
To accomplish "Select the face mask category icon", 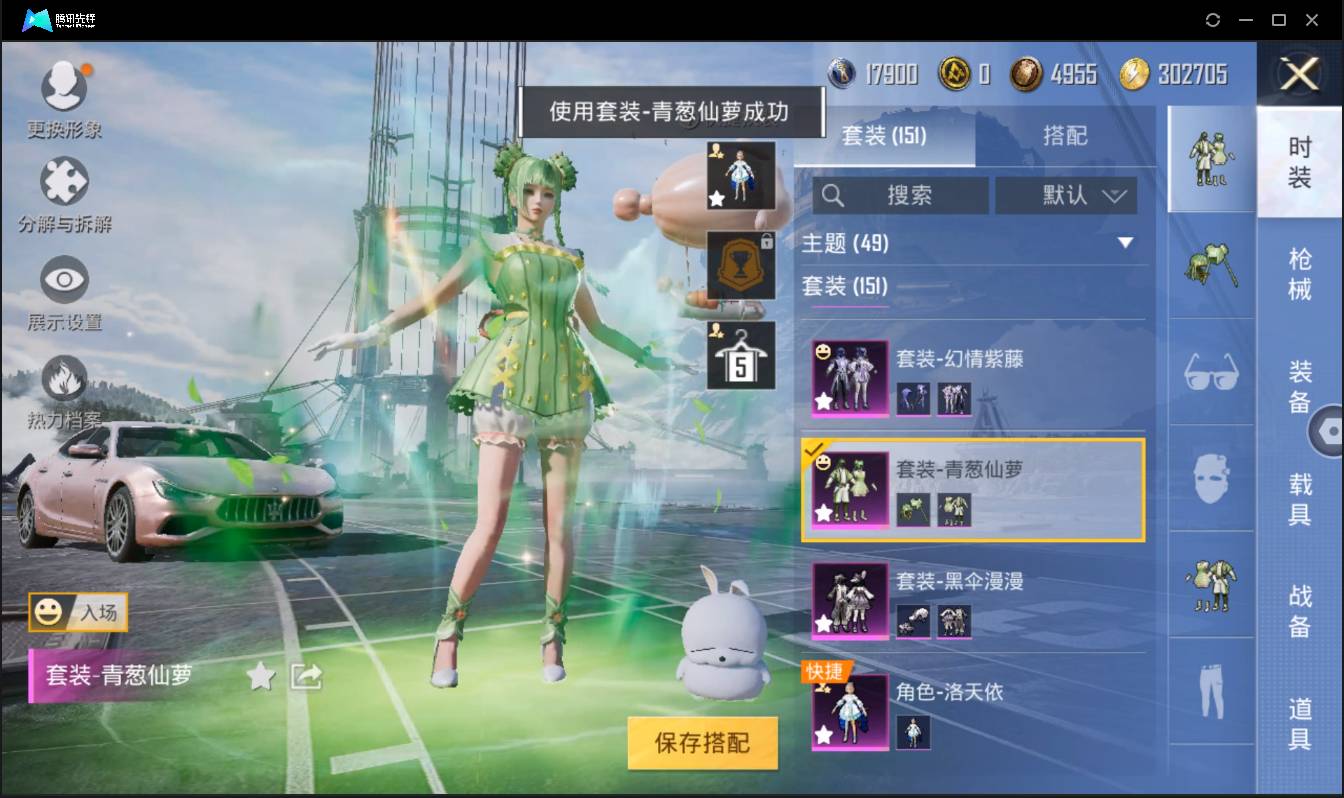I will coord(1211,480).
